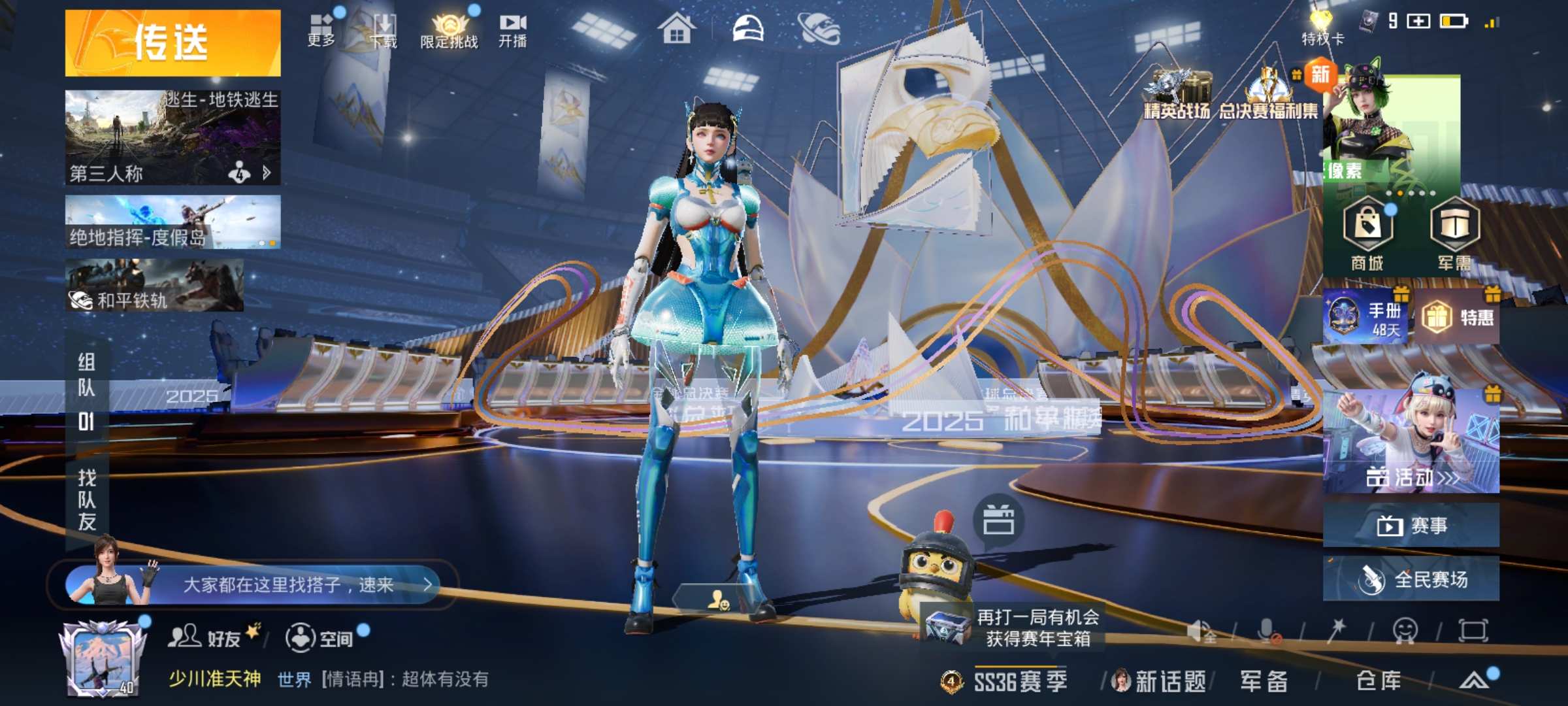Open the 地铁逃生 mode selection thumbnail
Screen dimensions: 1568x706
[x=172, y=137]
